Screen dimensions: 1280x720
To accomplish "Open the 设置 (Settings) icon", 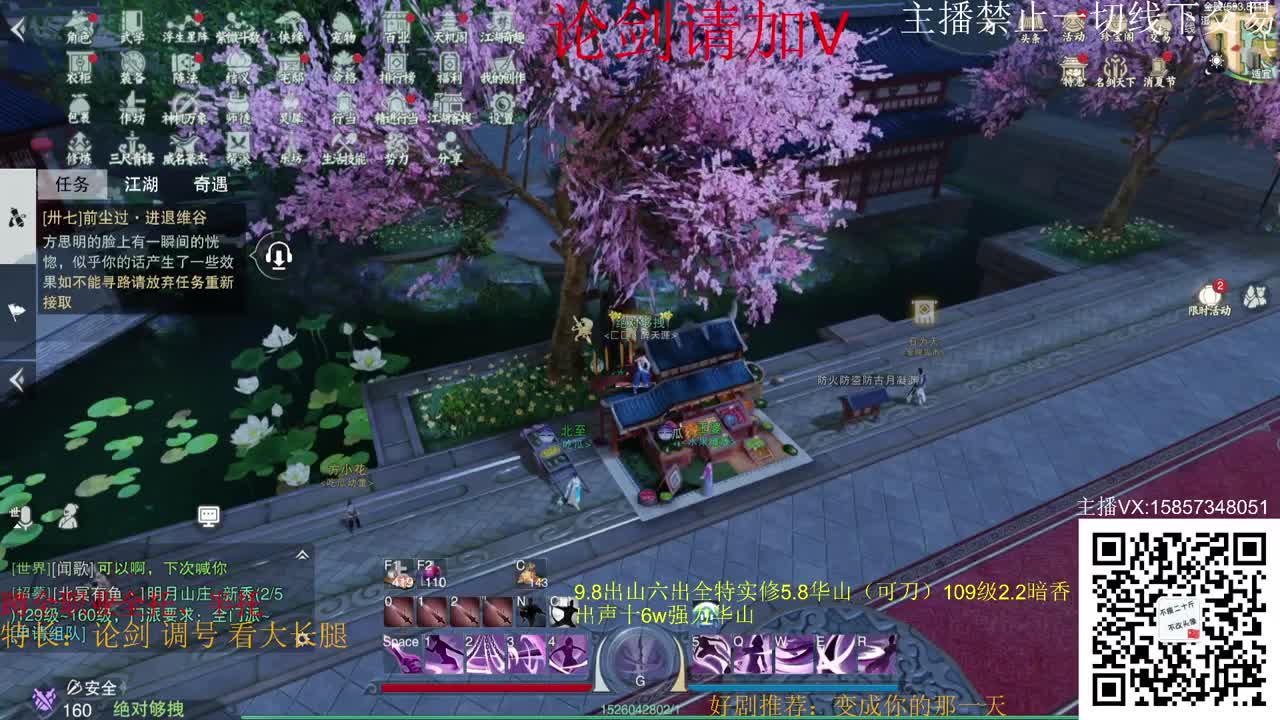I will pyautogui.click(x=503, y=113).
